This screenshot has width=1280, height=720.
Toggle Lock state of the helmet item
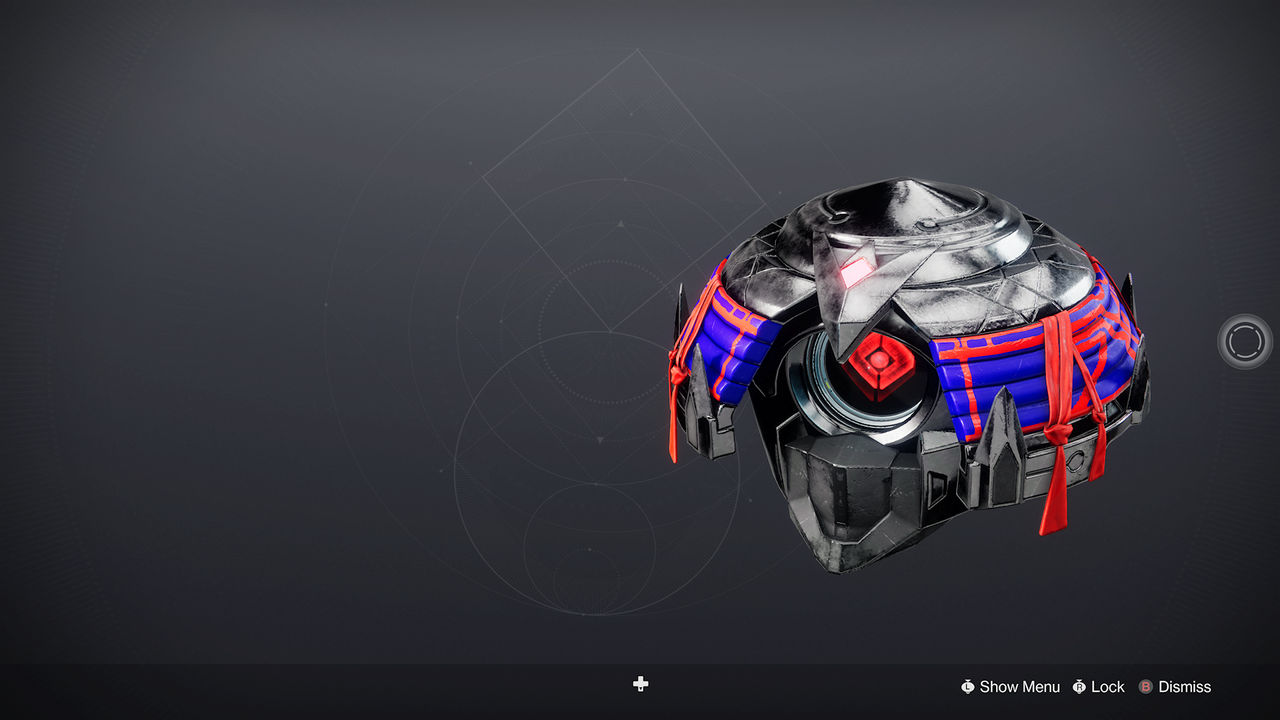coord(1108,687)
